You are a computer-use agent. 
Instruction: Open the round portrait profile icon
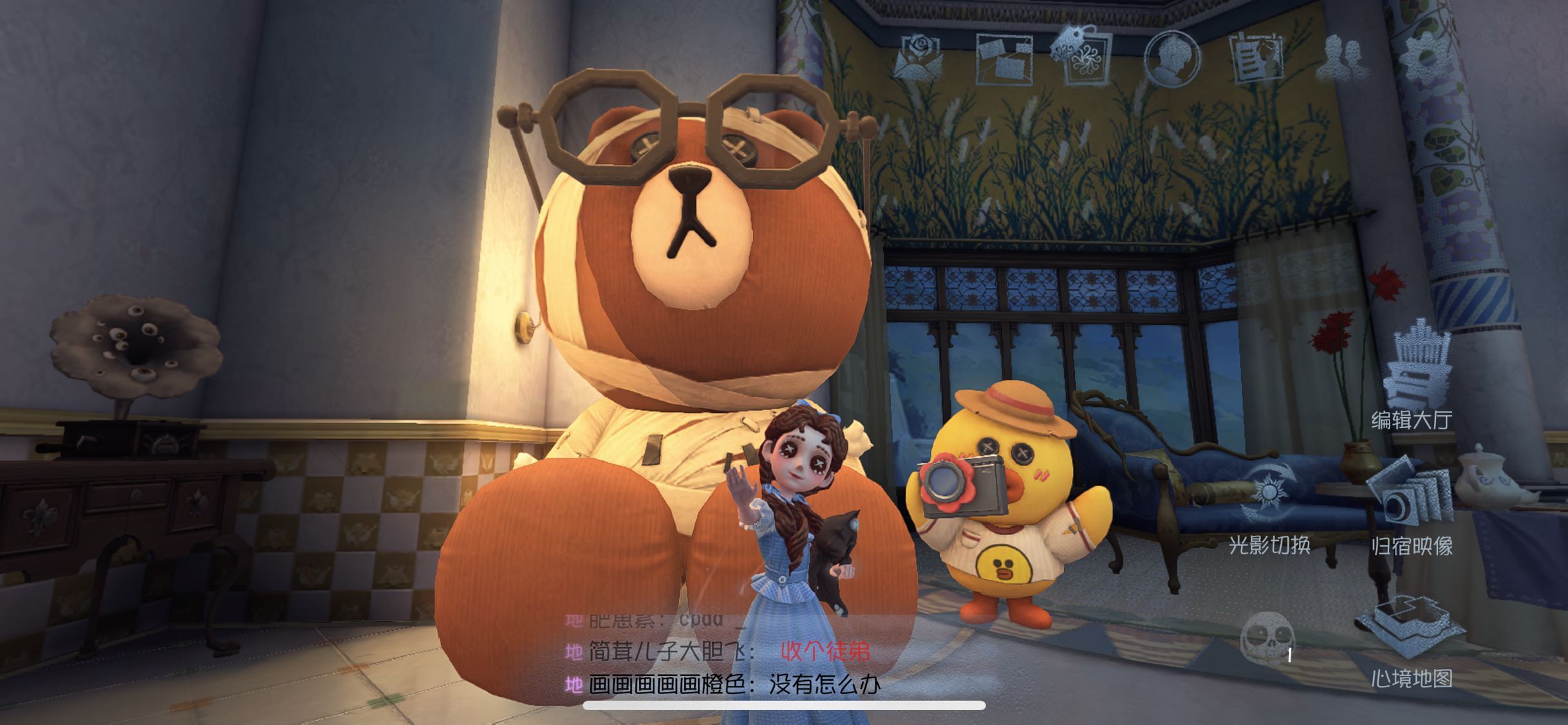(1171, 58)
